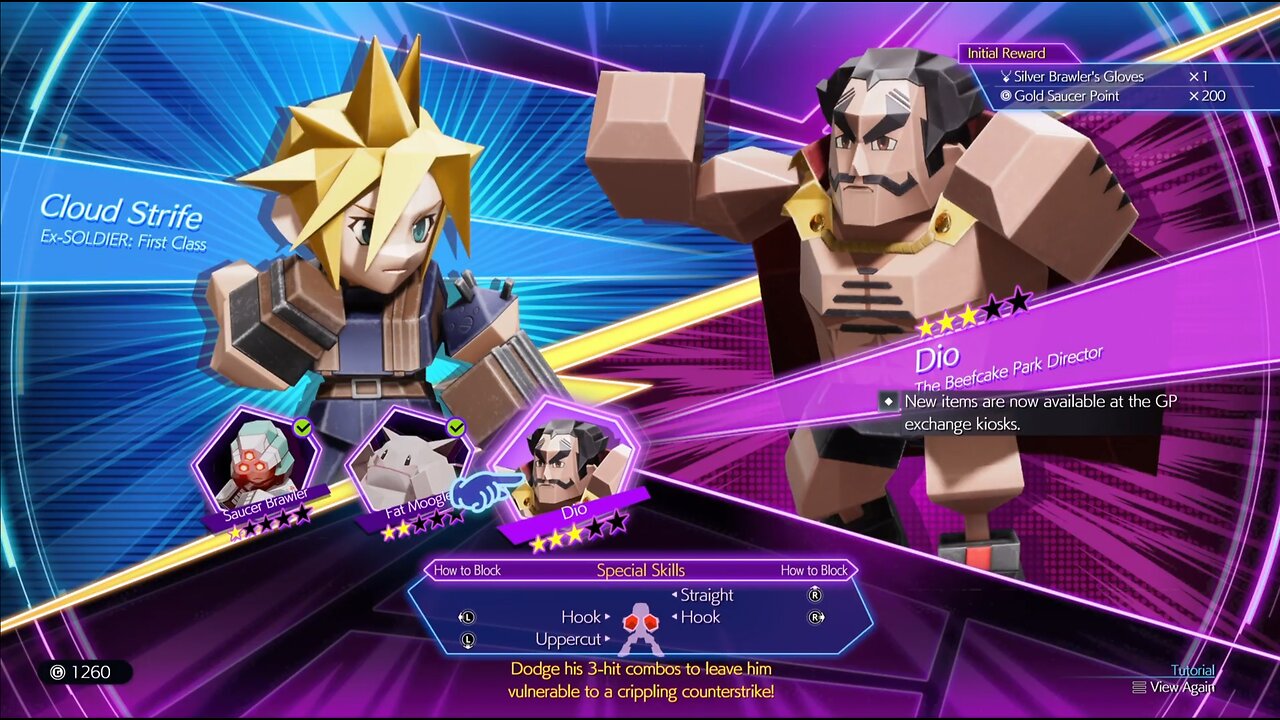Open the Special Skills tab
Image resolution: width=1280 pixels, height=720 pixels.
640,569
